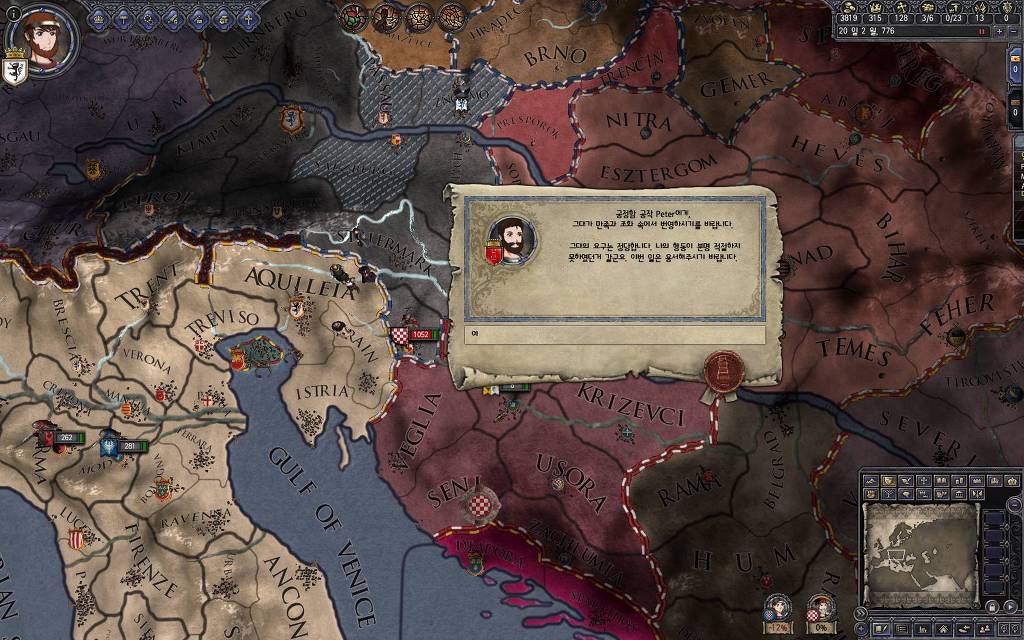The image size is (1024, 640).
Task: Open the info 'i' button by portrait
Action: 13,13
